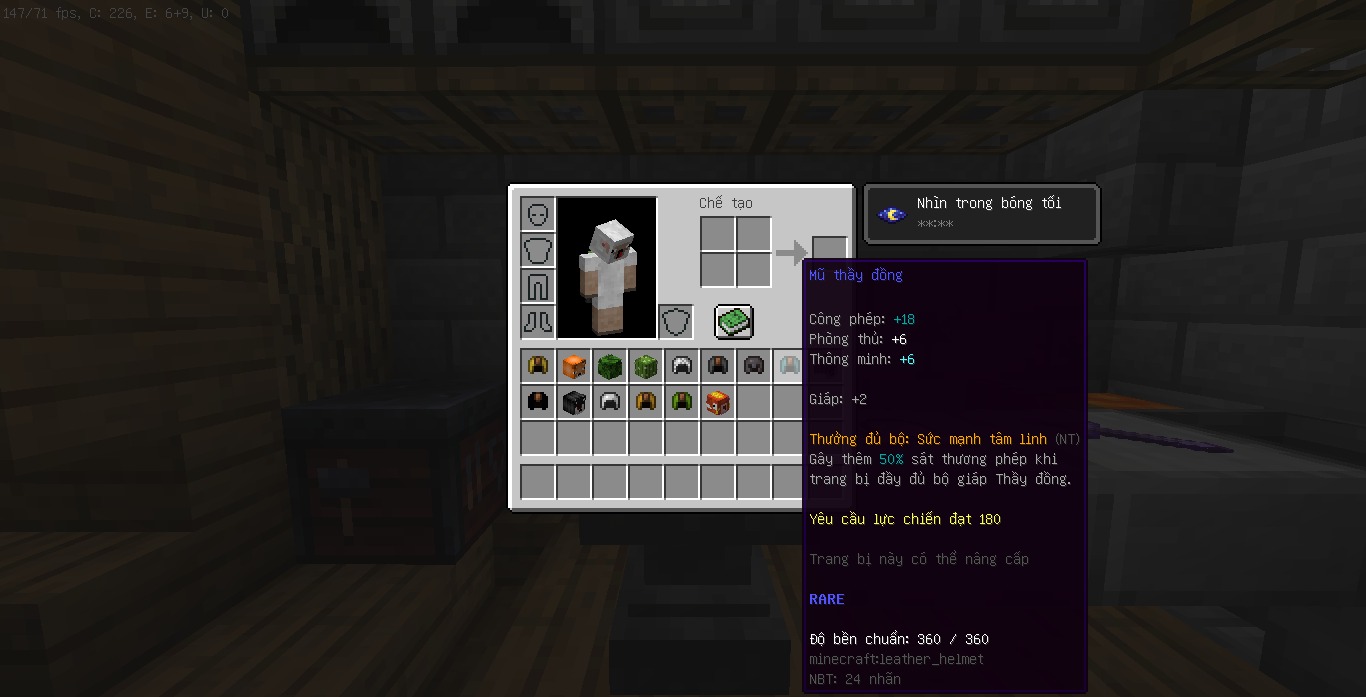
Task: Select the empty chestplate armor slot
Action: point(538,250)
